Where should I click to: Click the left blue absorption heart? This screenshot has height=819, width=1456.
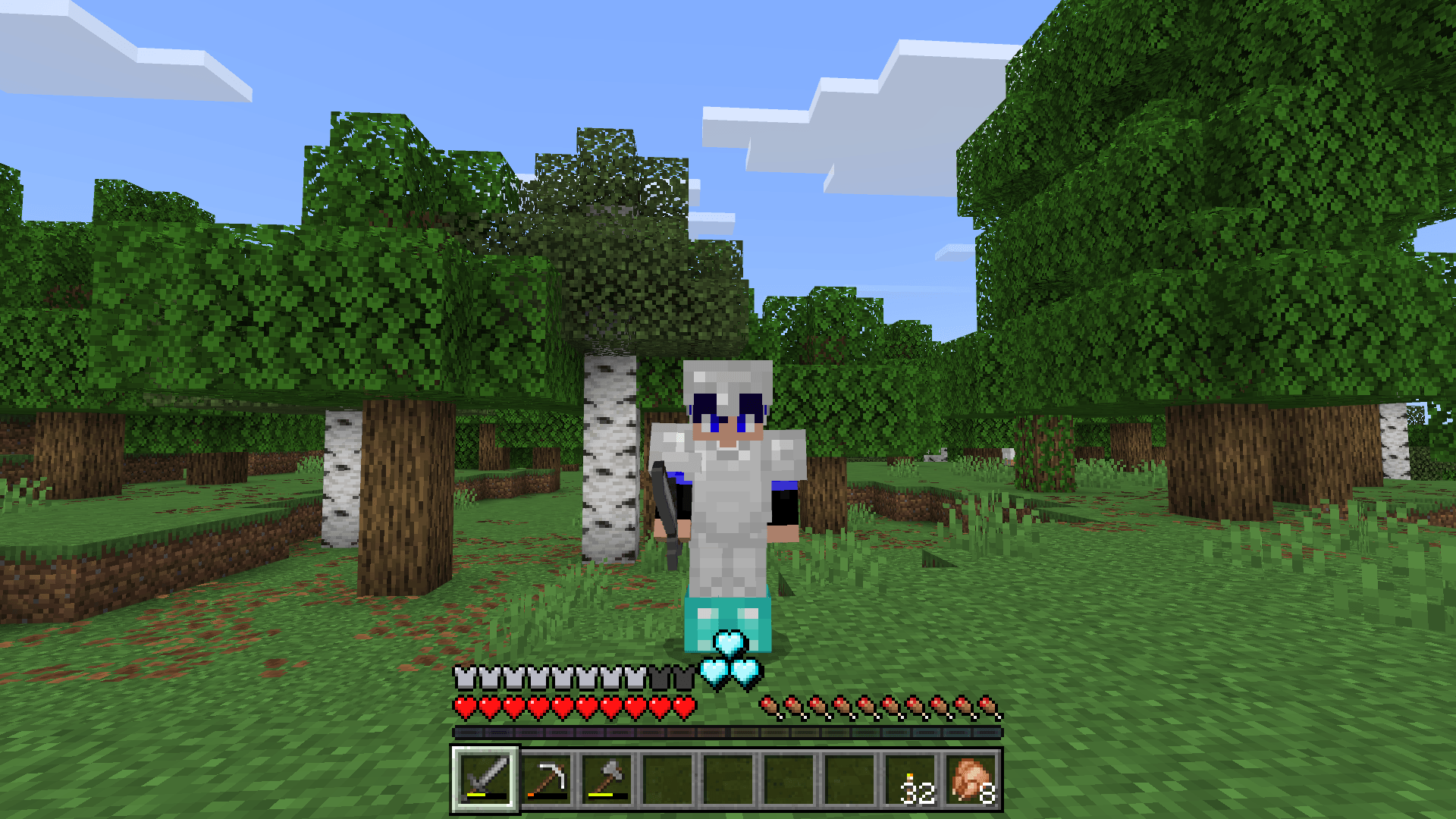click(x=713, y=672)
